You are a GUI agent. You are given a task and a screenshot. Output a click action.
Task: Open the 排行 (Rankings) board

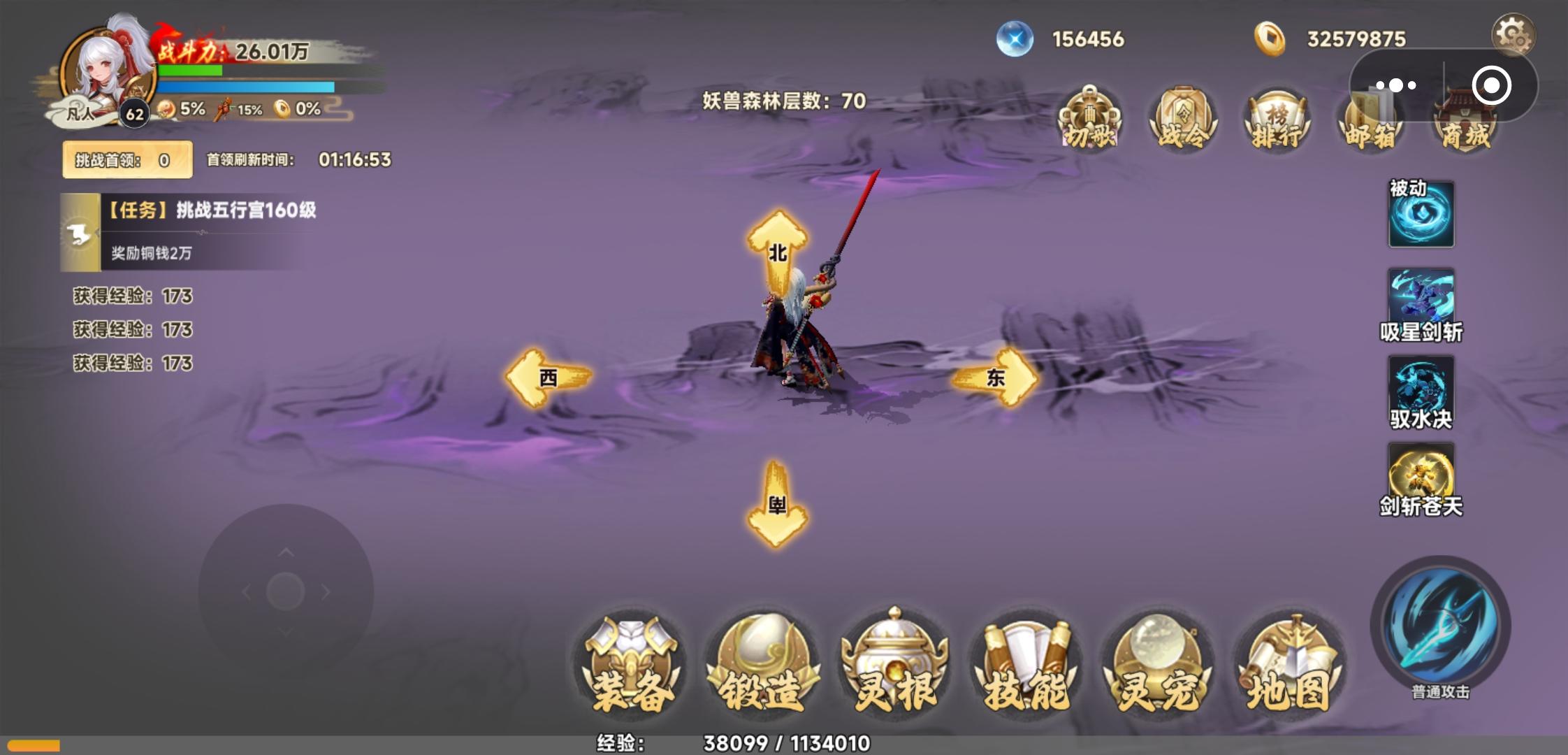coord(1277,119)
